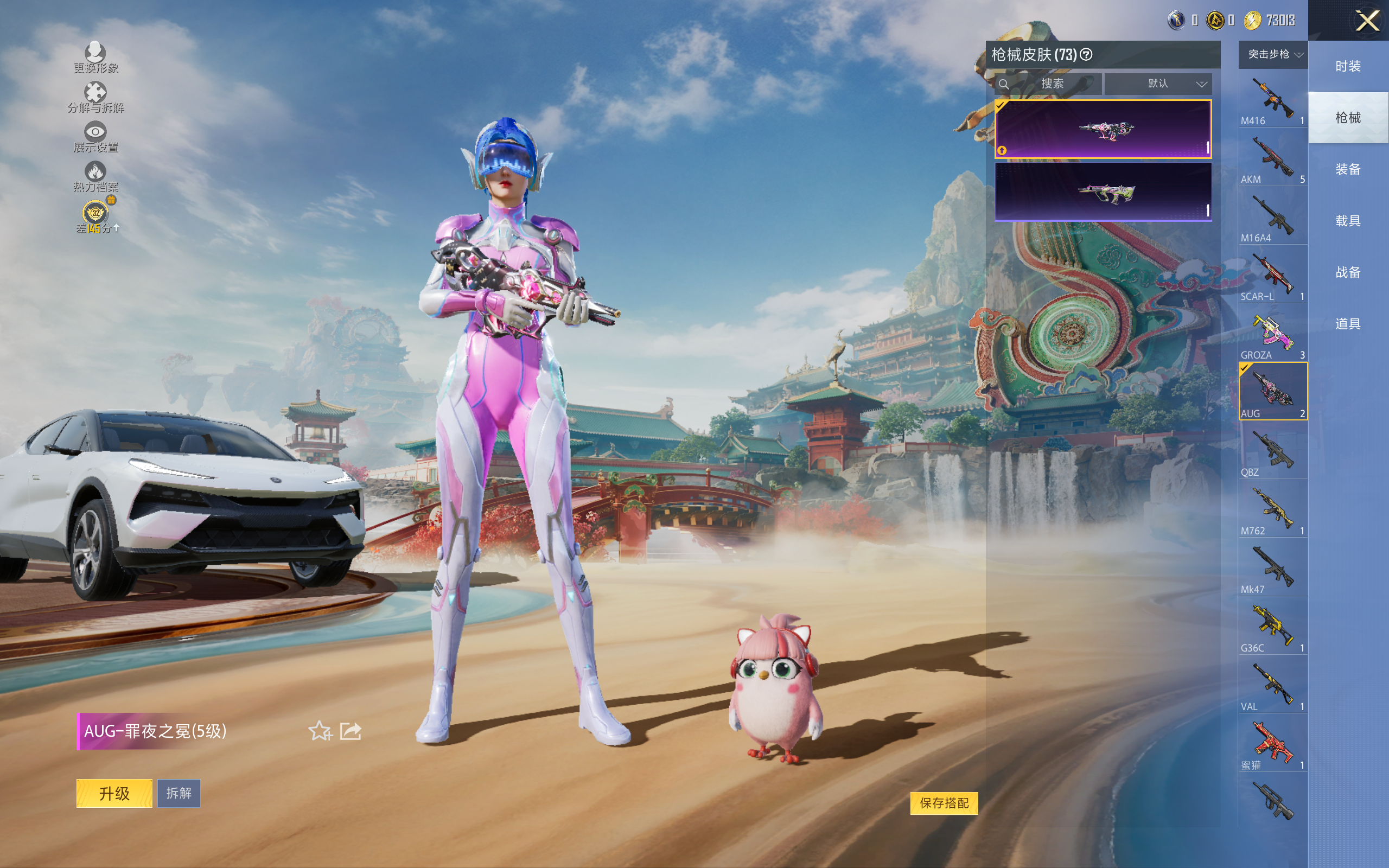Screen dimensions: 1389x868
Task: Click the 拆解 dismantle button
Action: 179,793
